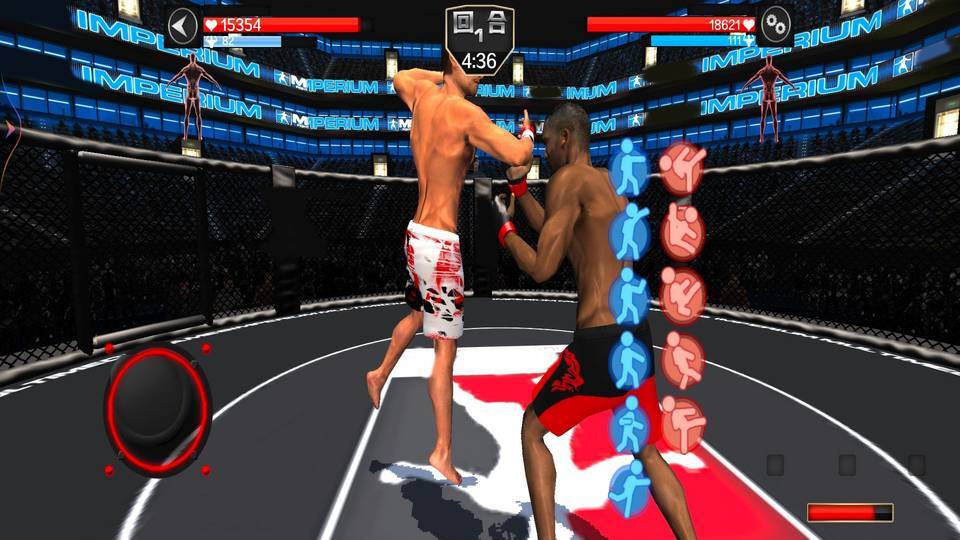Perform the red flying high kick
960x540 pixels.
point(683,167)
